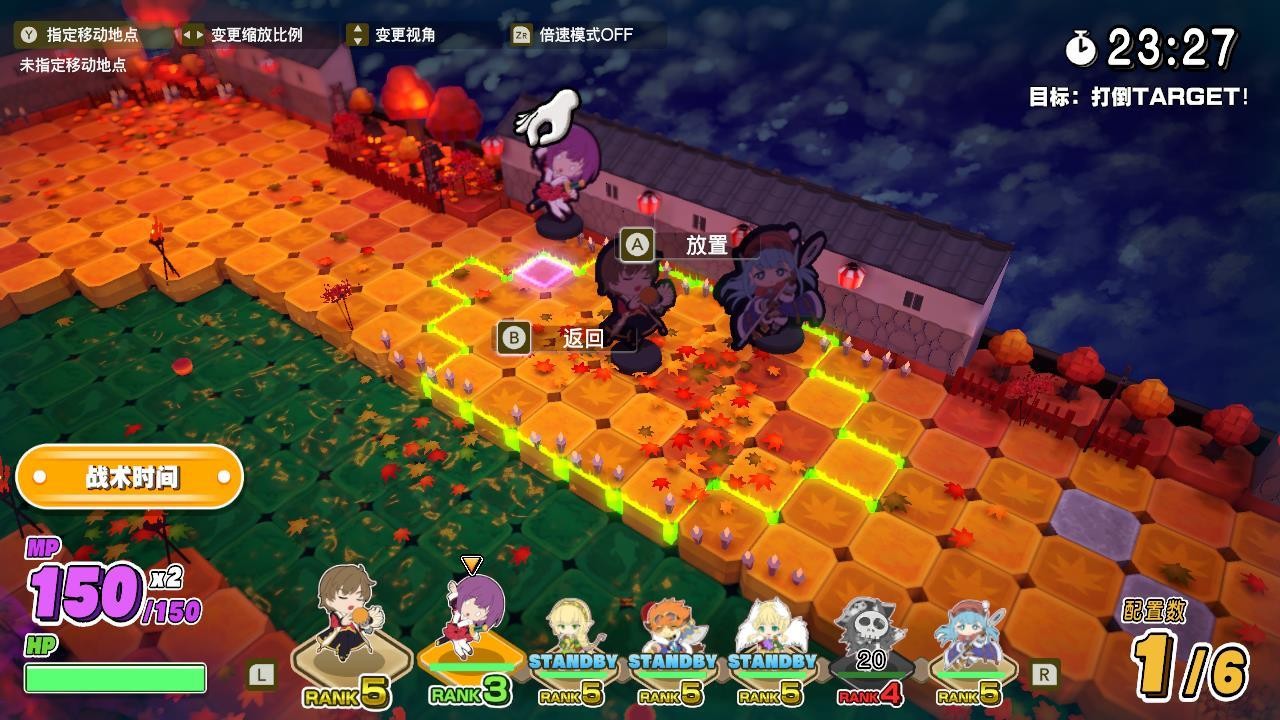Click the yellow triangle marker above active character
The height and width of the screenshot is (720, 1280).
(x=472, y=564)
